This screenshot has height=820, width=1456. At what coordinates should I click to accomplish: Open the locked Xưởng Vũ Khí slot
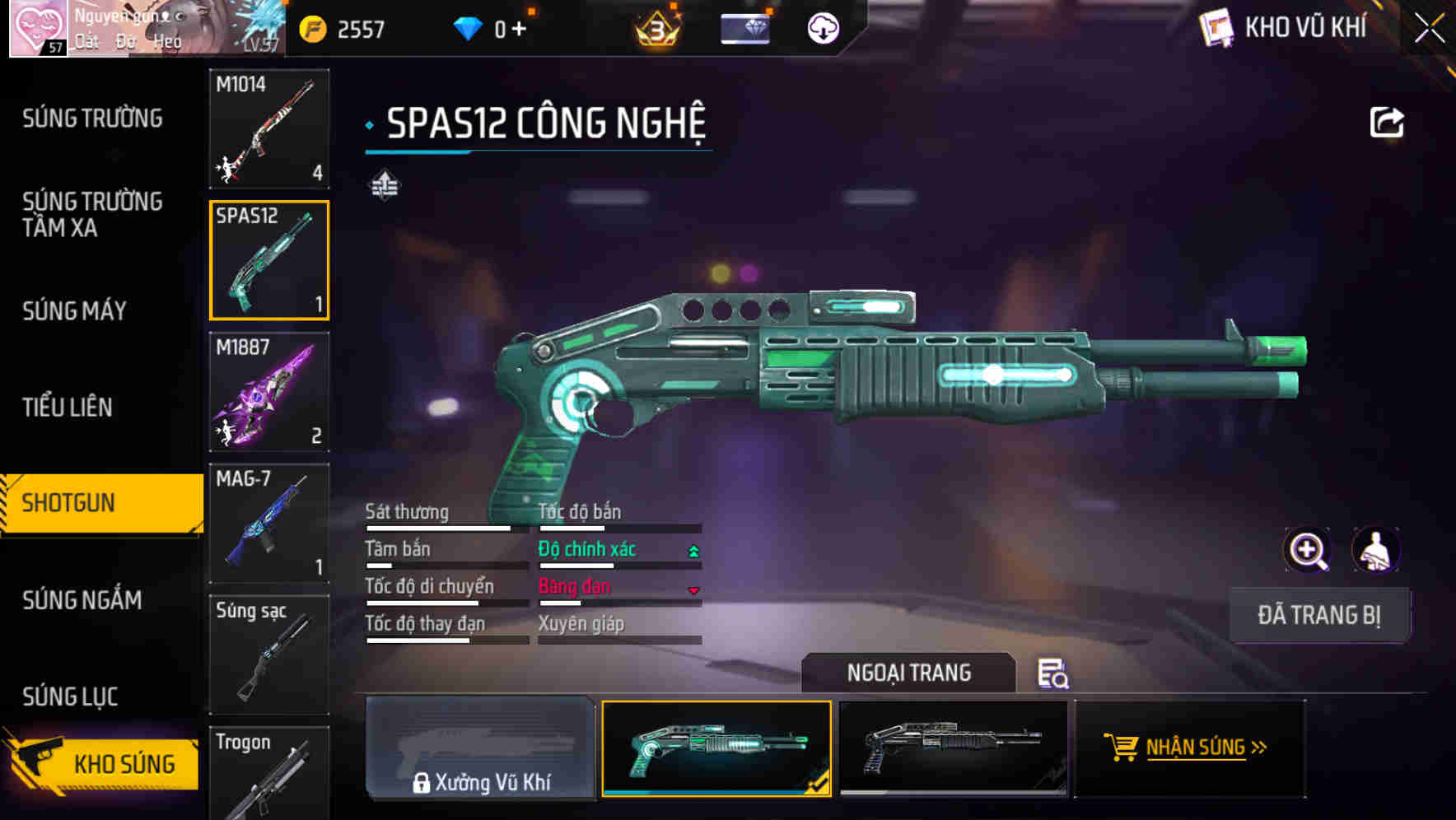[480, 748]
